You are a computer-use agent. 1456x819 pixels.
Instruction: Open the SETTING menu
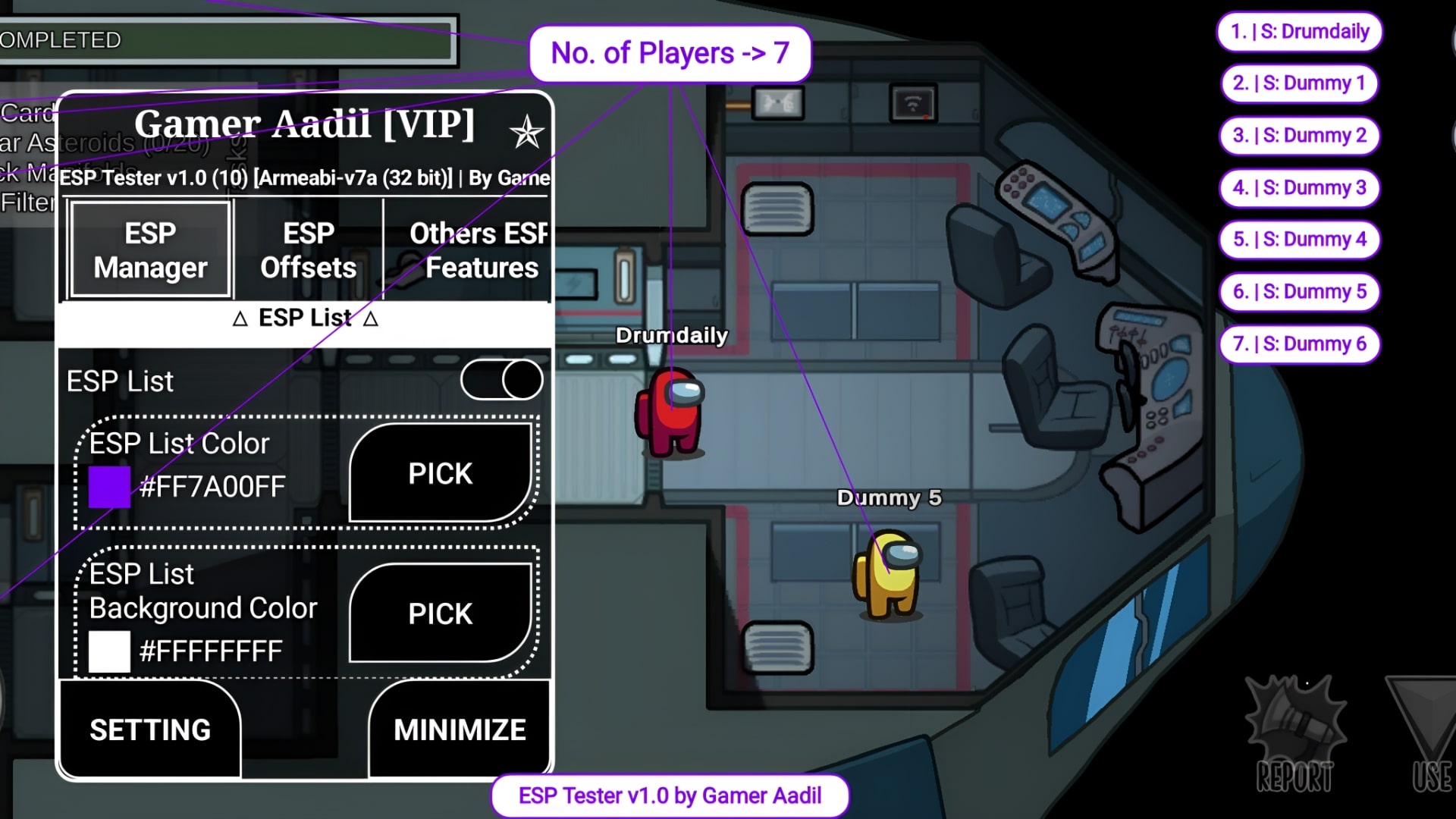tap(149, 730)
